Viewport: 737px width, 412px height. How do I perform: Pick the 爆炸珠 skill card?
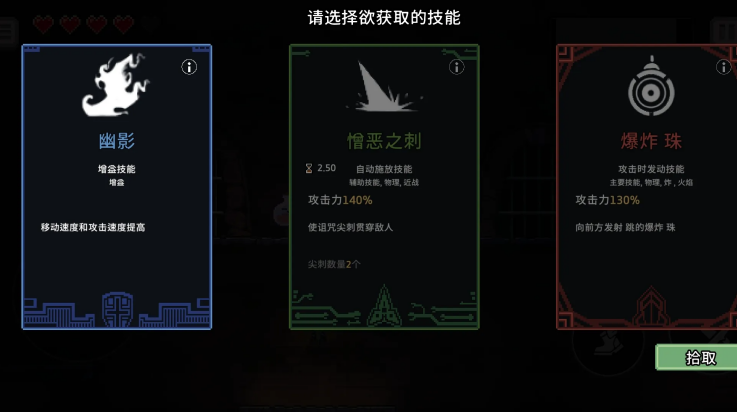647,187
